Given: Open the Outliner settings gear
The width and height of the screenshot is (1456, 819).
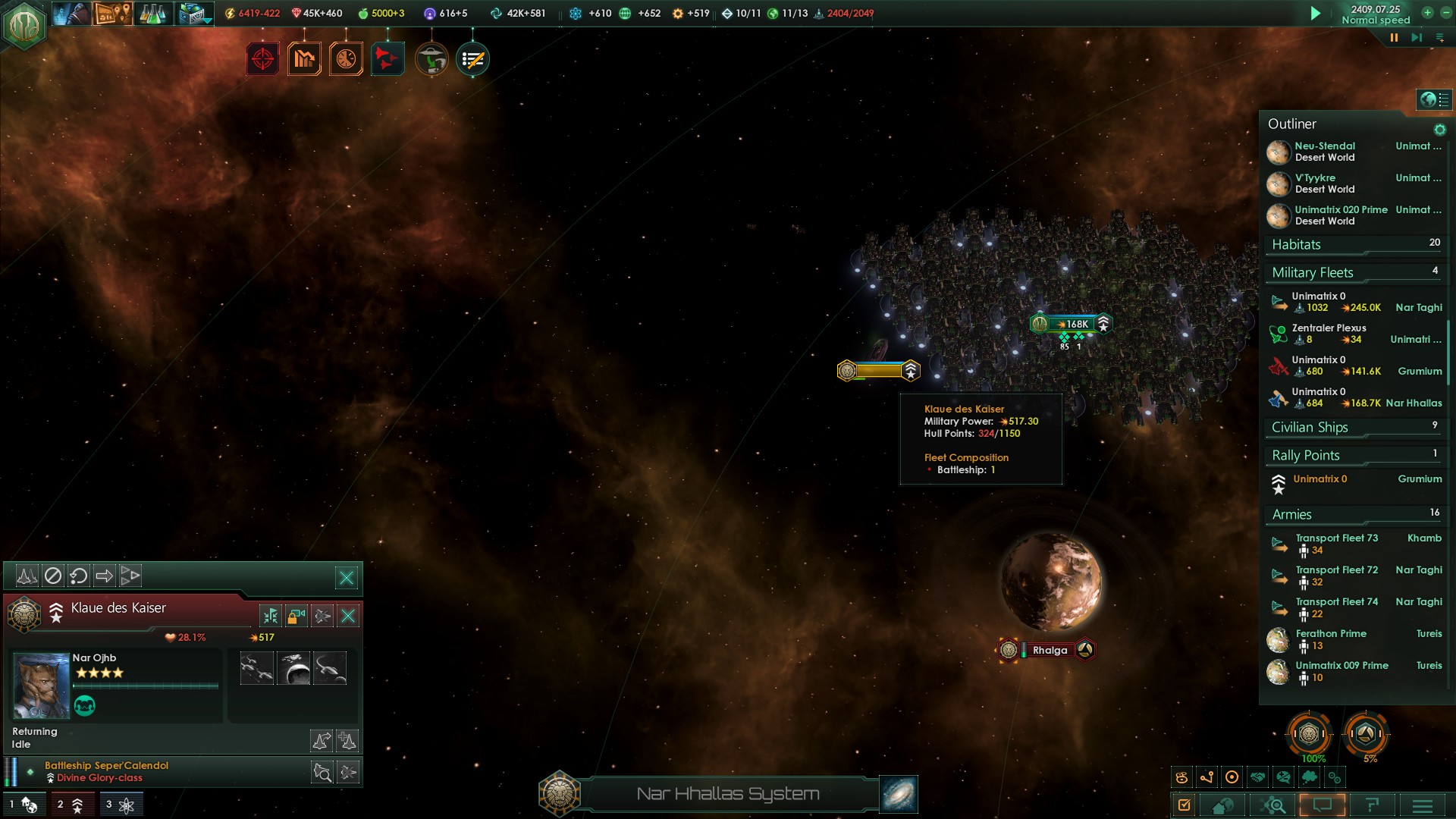Looking at the screenshot, I should [x=1439, y=130].
